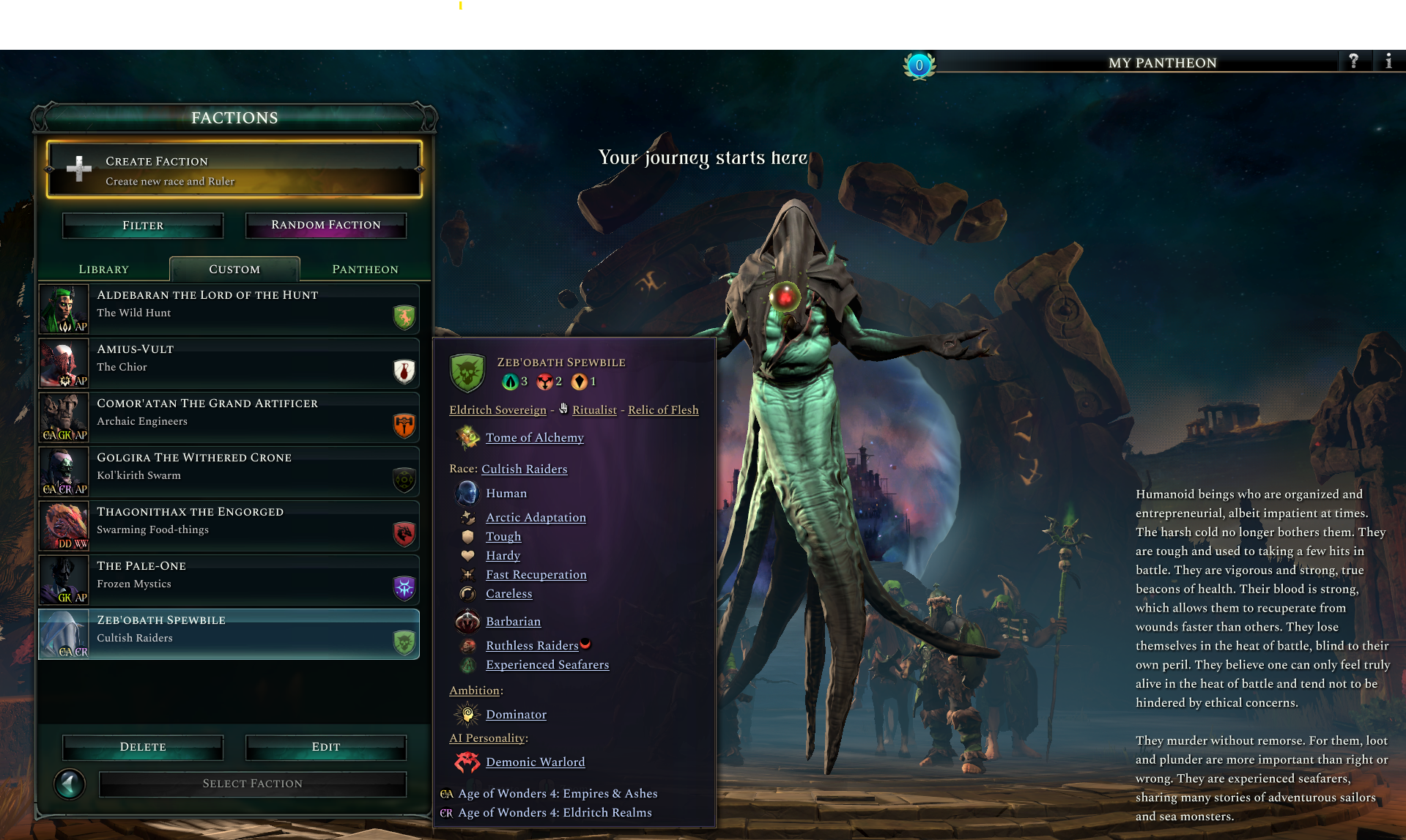Select Comor'atan the Grand Artificer
This screenshot has height=840, width=1406.
[229, 417]
